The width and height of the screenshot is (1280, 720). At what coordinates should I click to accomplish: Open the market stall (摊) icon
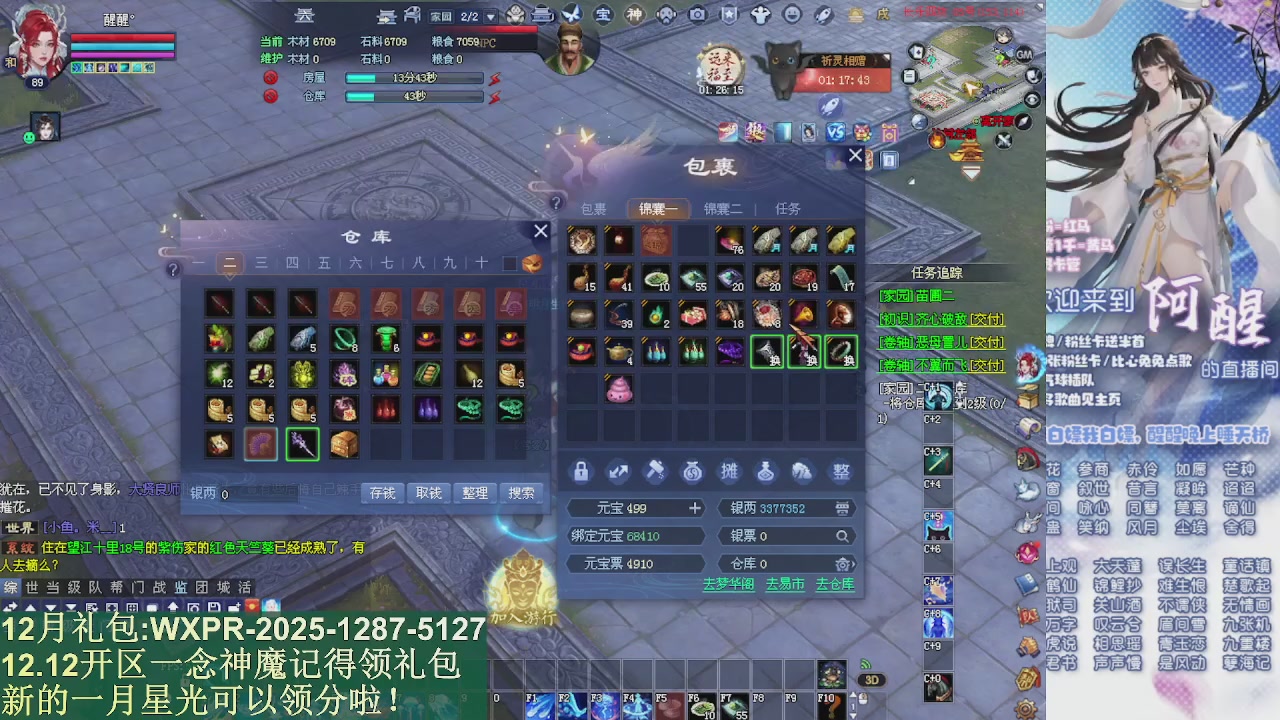coord(729,471)
